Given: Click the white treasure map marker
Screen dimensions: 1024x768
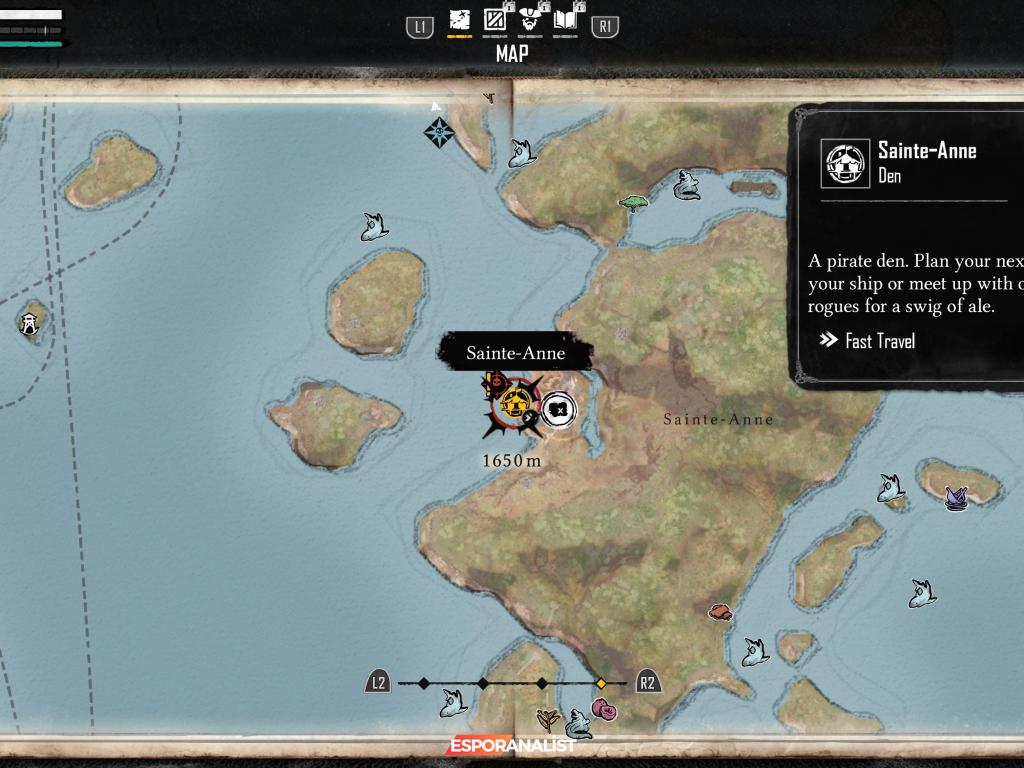Looking at the screenshot, I should [x=559, y=408].
